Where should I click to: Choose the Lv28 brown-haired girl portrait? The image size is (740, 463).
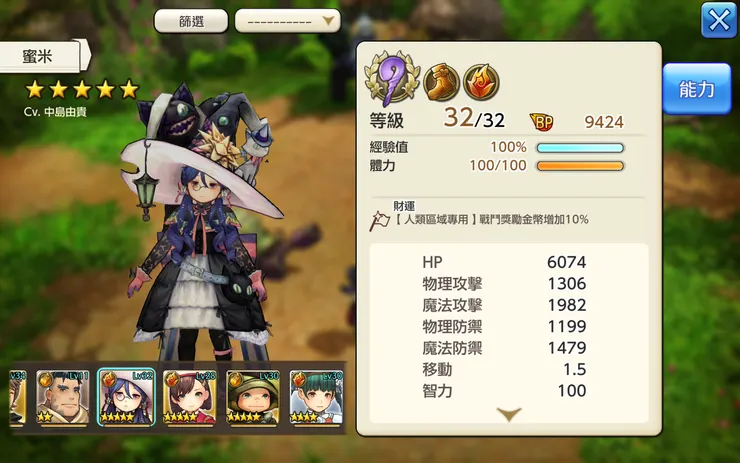190,397
